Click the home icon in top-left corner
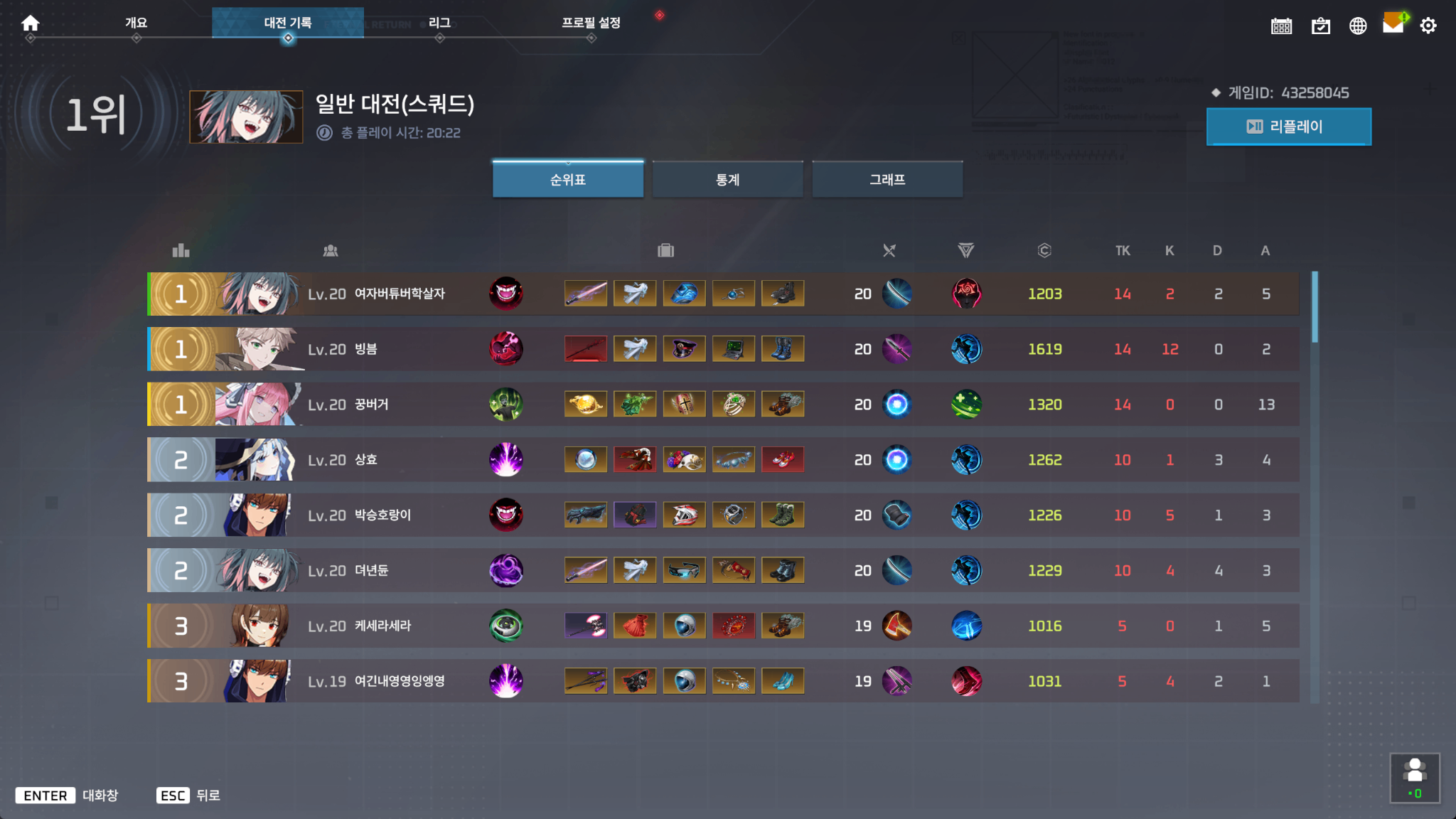 [x=30, y=22]
